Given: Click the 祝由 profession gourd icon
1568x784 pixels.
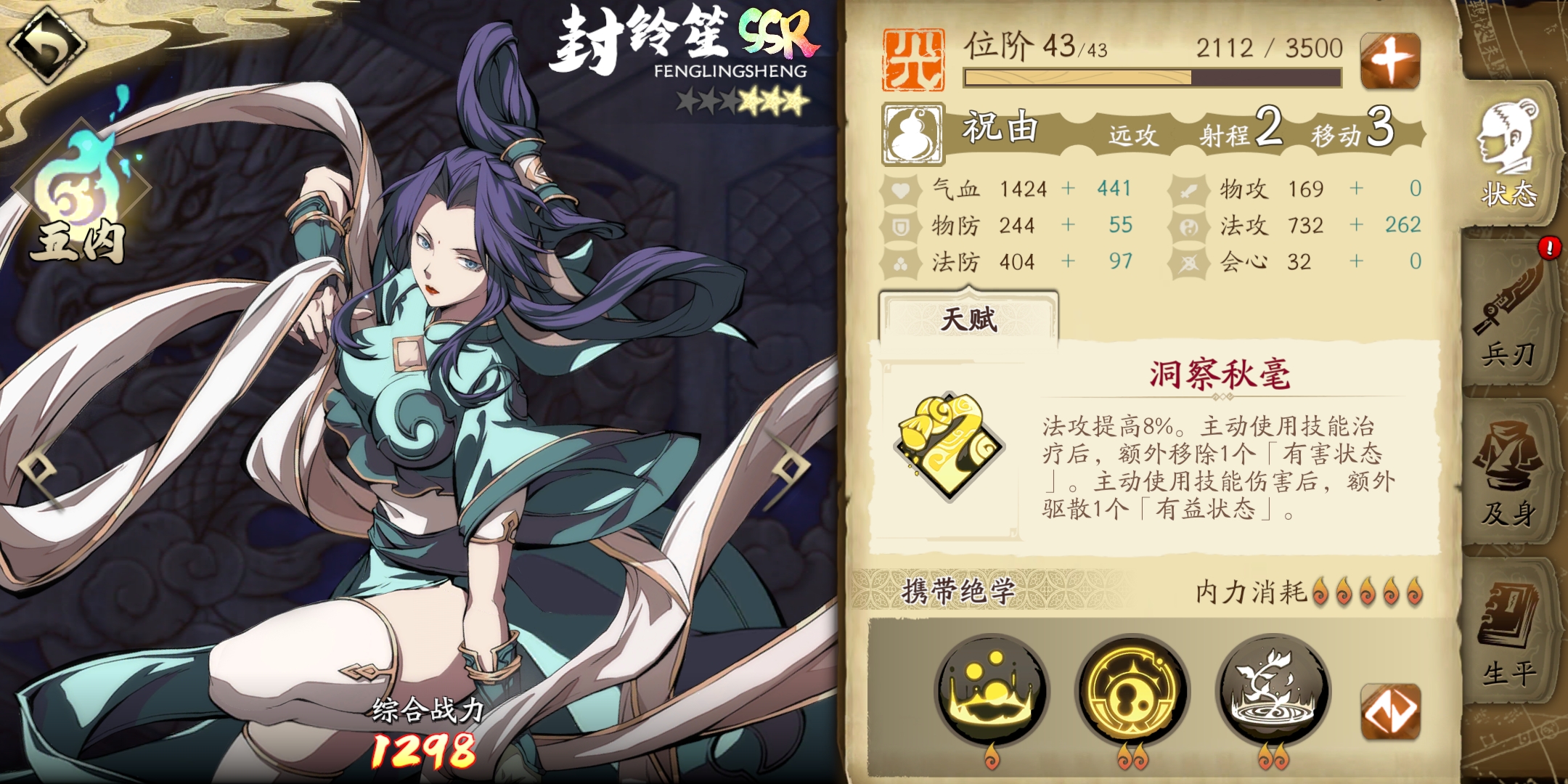Looking at the screenshot, I should pos(912,134).
